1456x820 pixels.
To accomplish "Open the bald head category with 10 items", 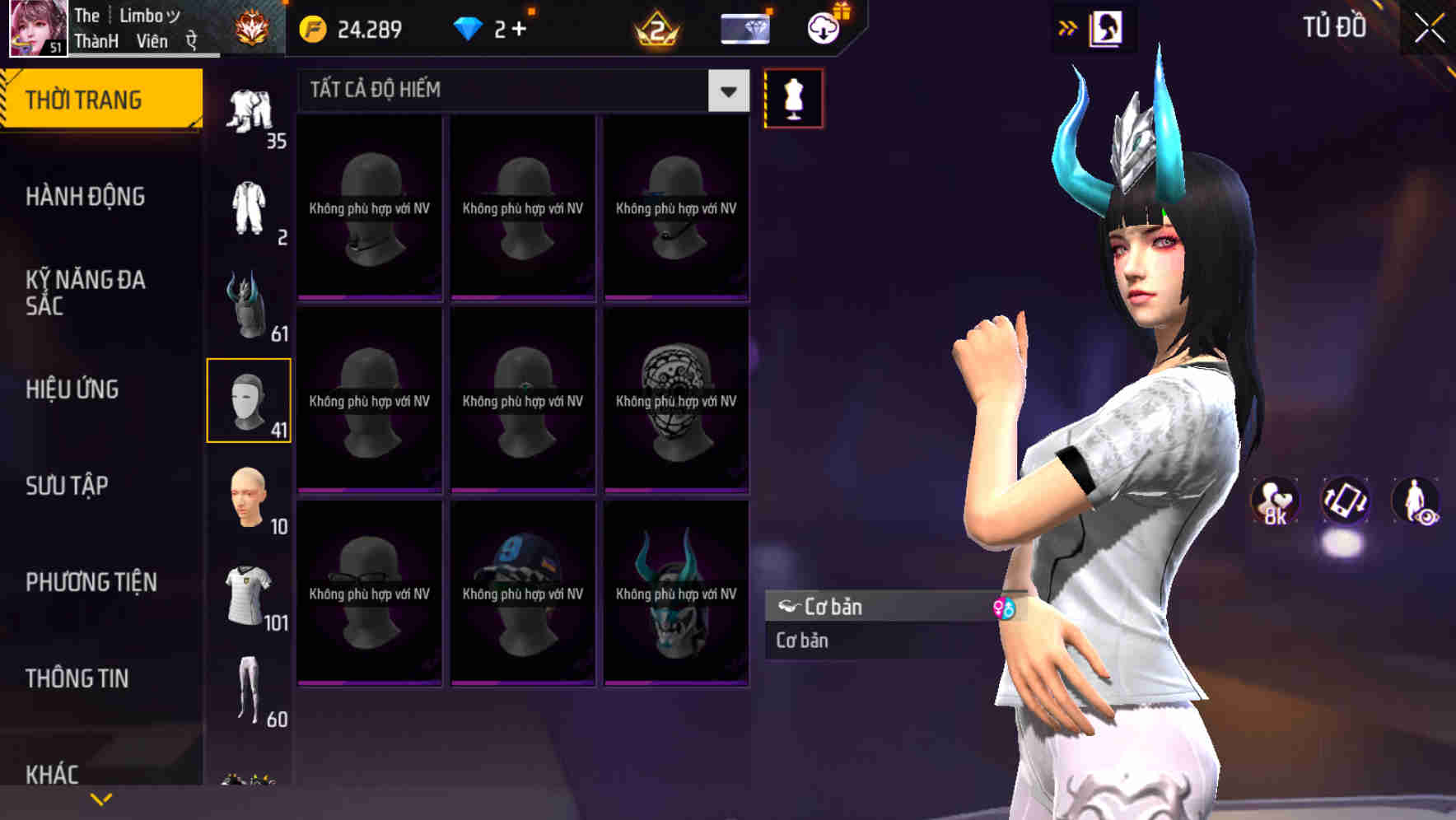I will 249,495.
